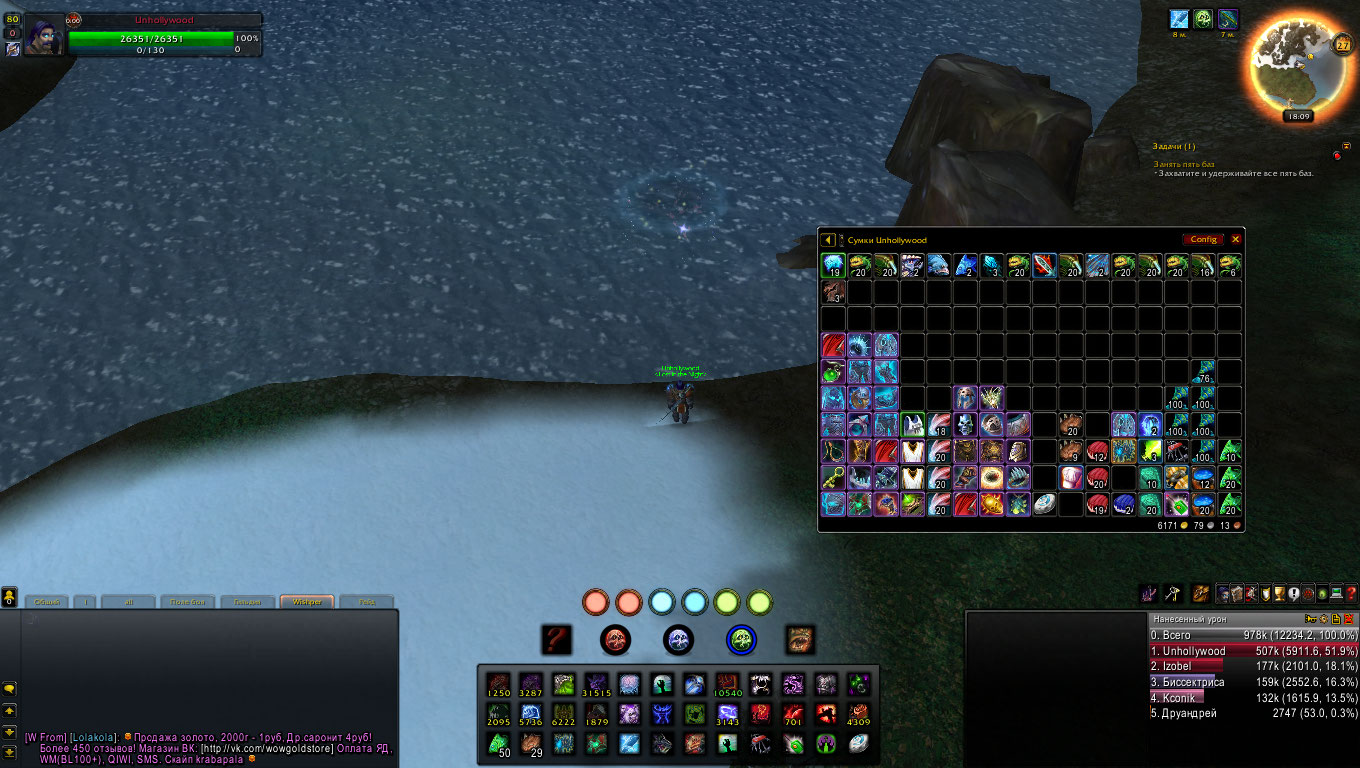Image resolution: width=1360 pixels, height=768 pixels.
Task: Activate the red skull presence icon
Action: click(x=615, y=639)
